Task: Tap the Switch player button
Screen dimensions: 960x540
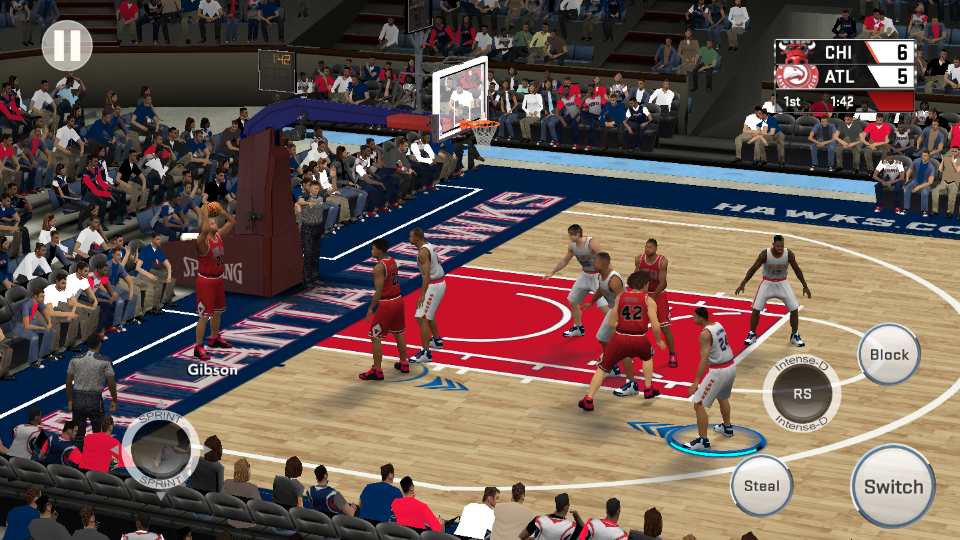Action: click(893, 486)
